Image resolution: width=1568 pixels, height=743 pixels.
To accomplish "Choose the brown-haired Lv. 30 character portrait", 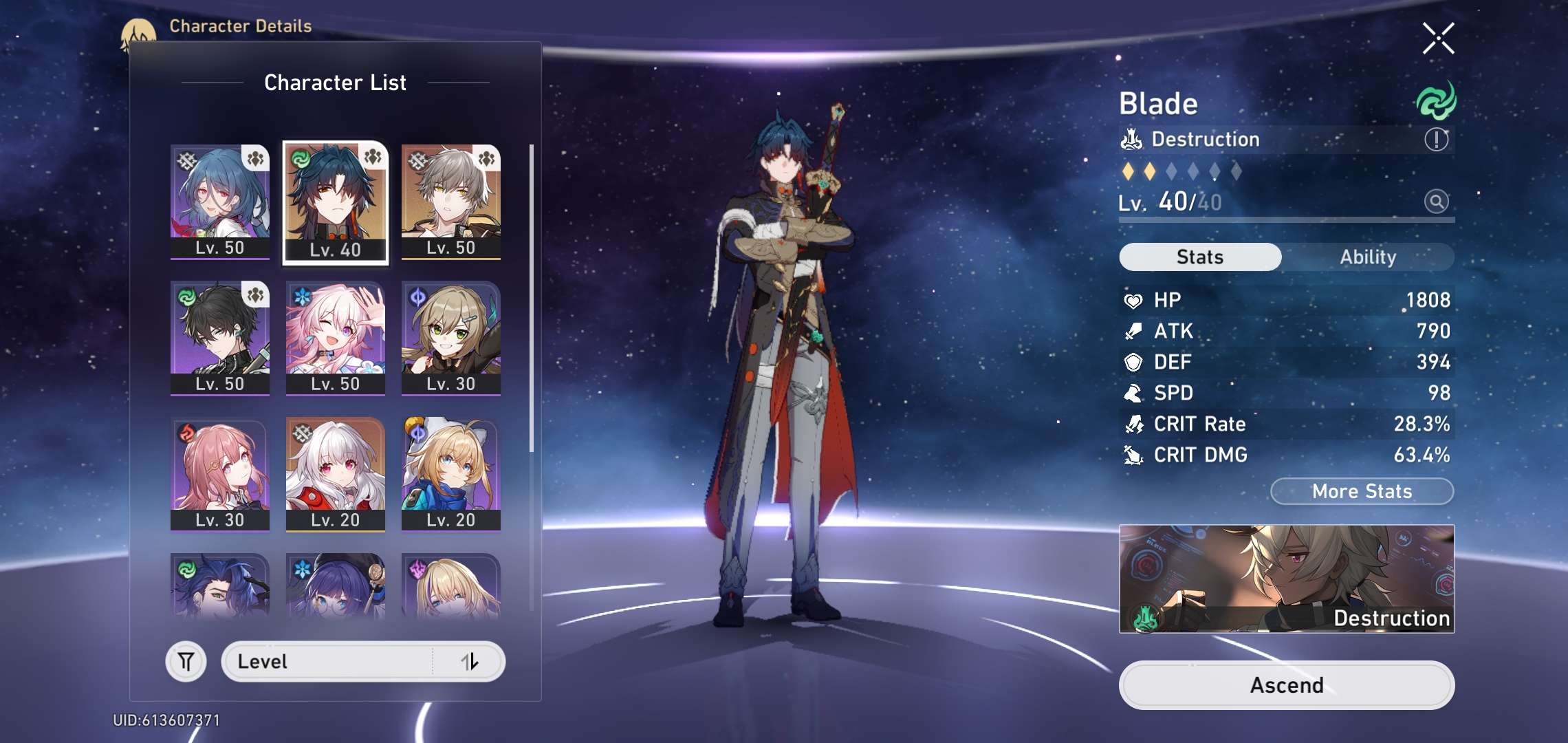I will click(x=451, y=337).
